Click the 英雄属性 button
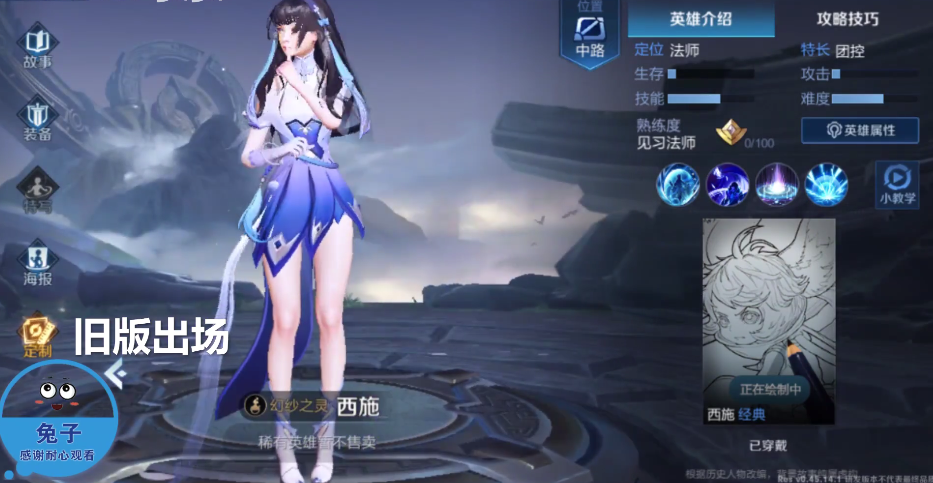The width and height of the screenshot is (933, 483). (859, 130)
